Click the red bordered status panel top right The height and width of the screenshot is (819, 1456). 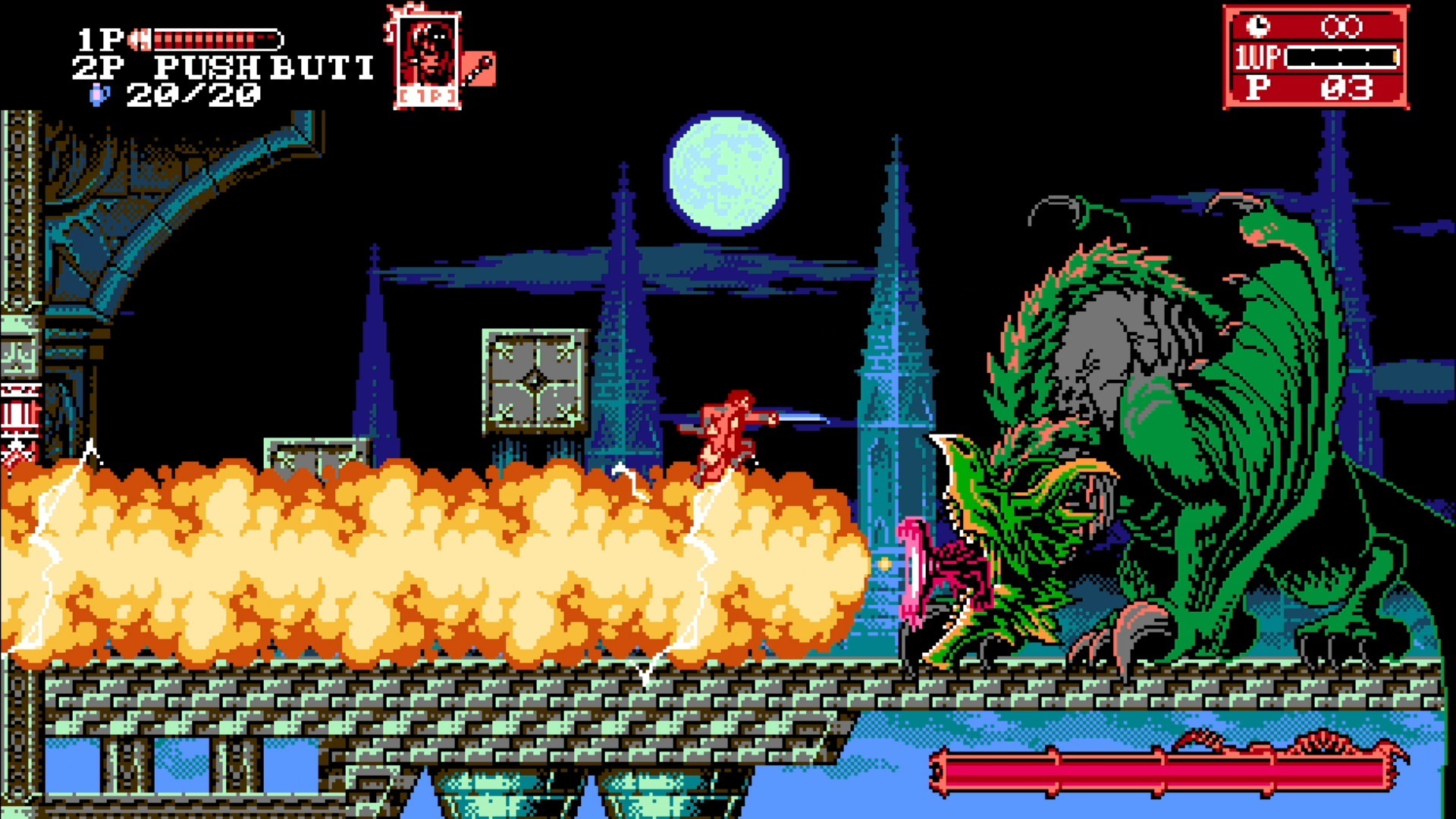[x=1316, y=57]
